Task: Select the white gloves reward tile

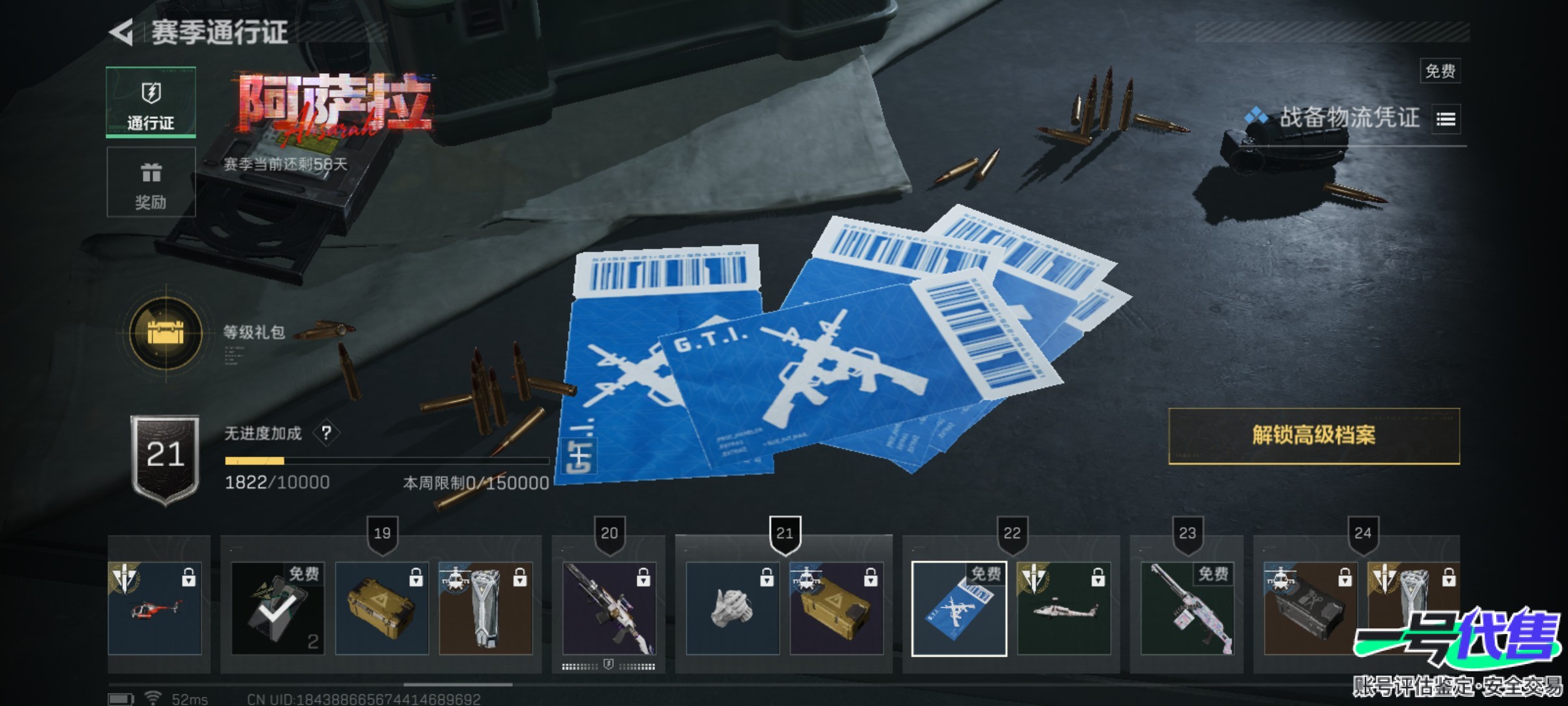Action: [732, 609]
